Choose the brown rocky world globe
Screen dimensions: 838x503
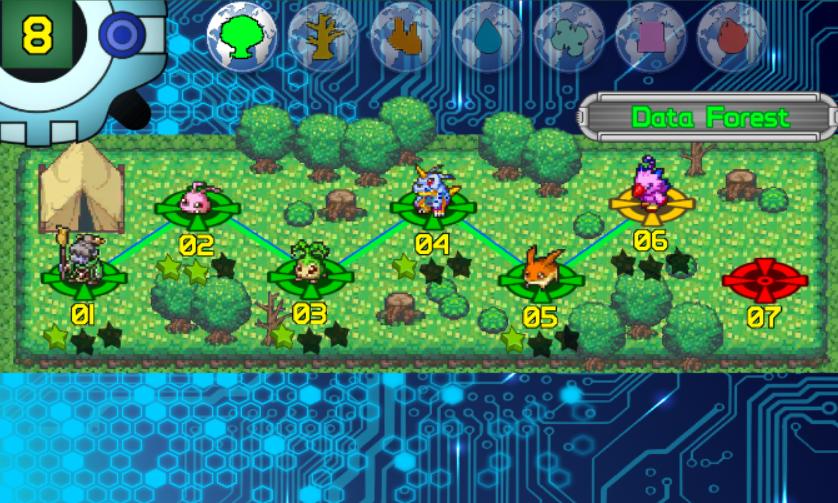(x=405, y=36)
